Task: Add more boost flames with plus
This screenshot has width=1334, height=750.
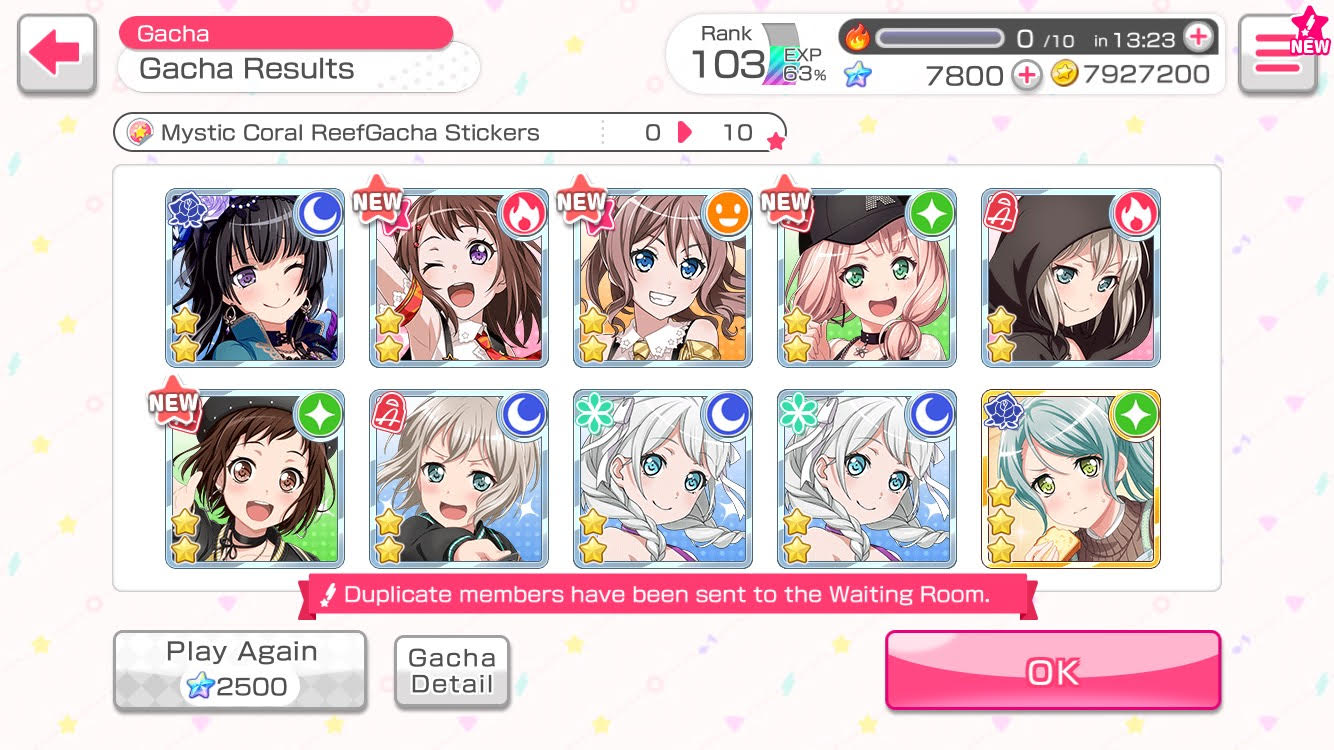Action: (1197, 38)
